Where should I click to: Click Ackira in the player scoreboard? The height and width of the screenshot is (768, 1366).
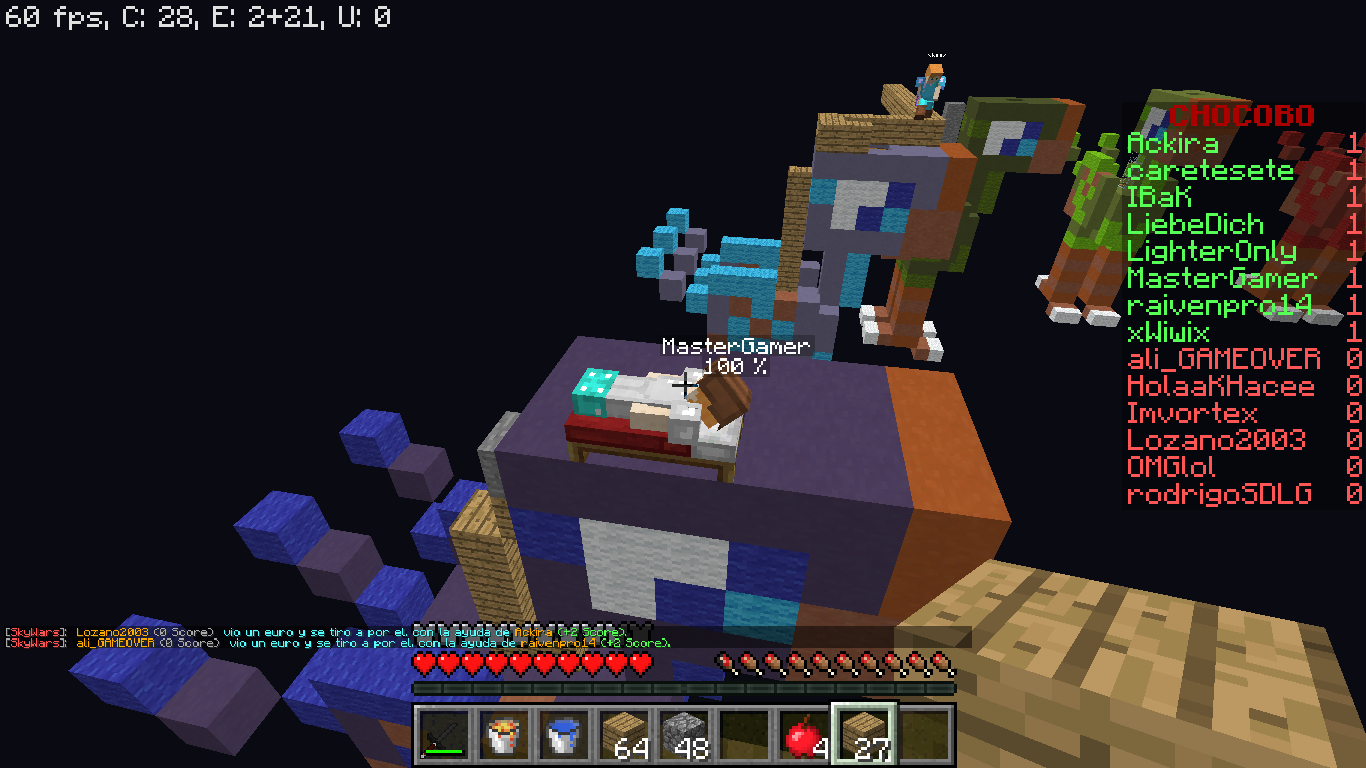[1172, 143]
